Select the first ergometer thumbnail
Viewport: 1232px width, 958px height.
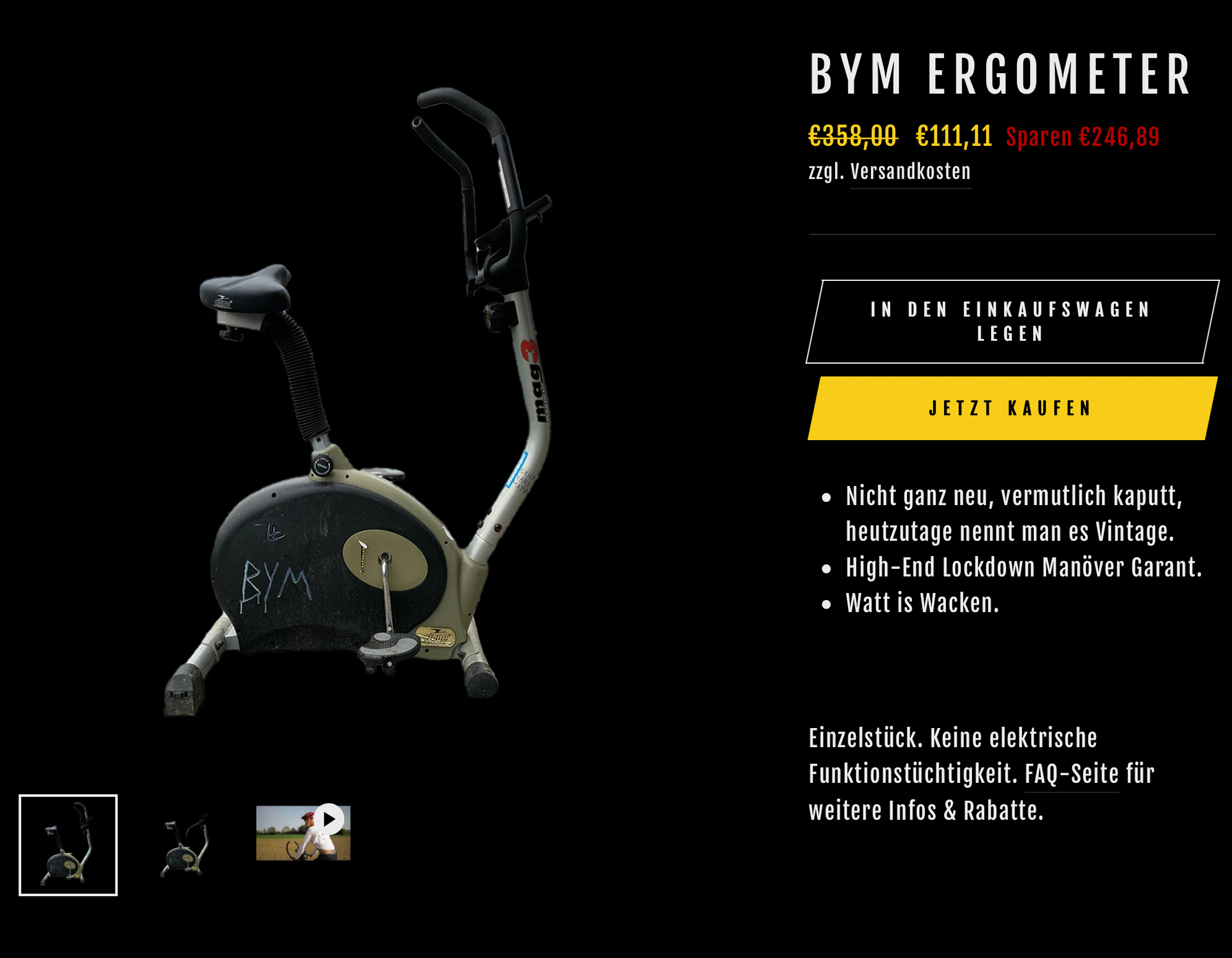coord(68,845)
